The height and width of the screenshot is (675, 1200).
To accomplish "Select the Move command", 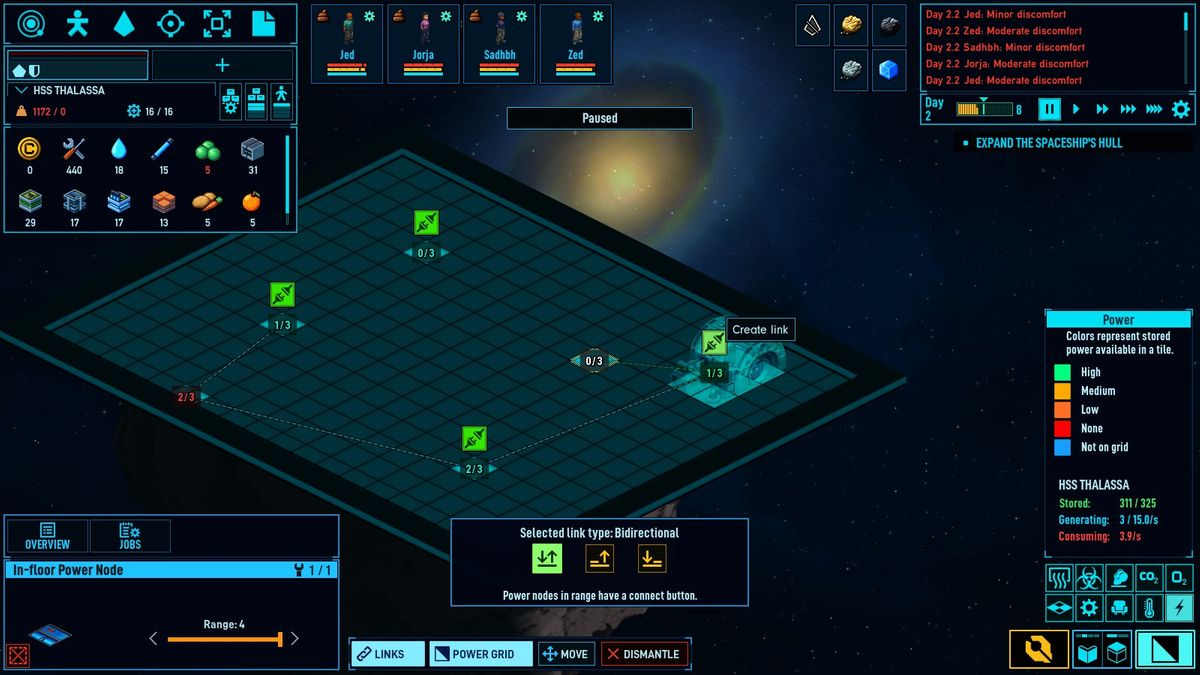I will pos(566,654).
